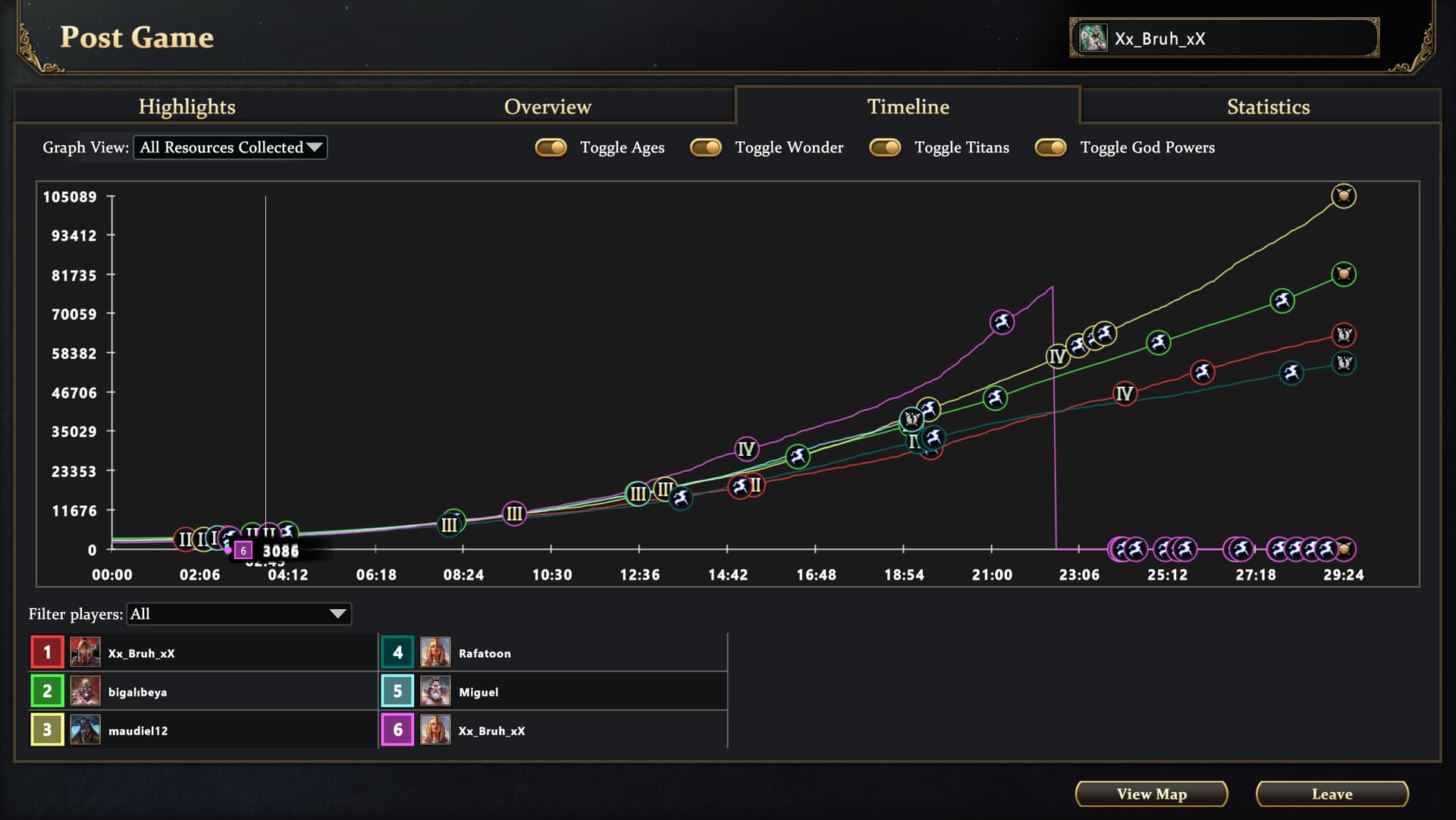This screenshot has height=820, width=1456.
Task: Select player 2 bigalıbeya row
Action: pyautogui.click(x=203, y=692)
